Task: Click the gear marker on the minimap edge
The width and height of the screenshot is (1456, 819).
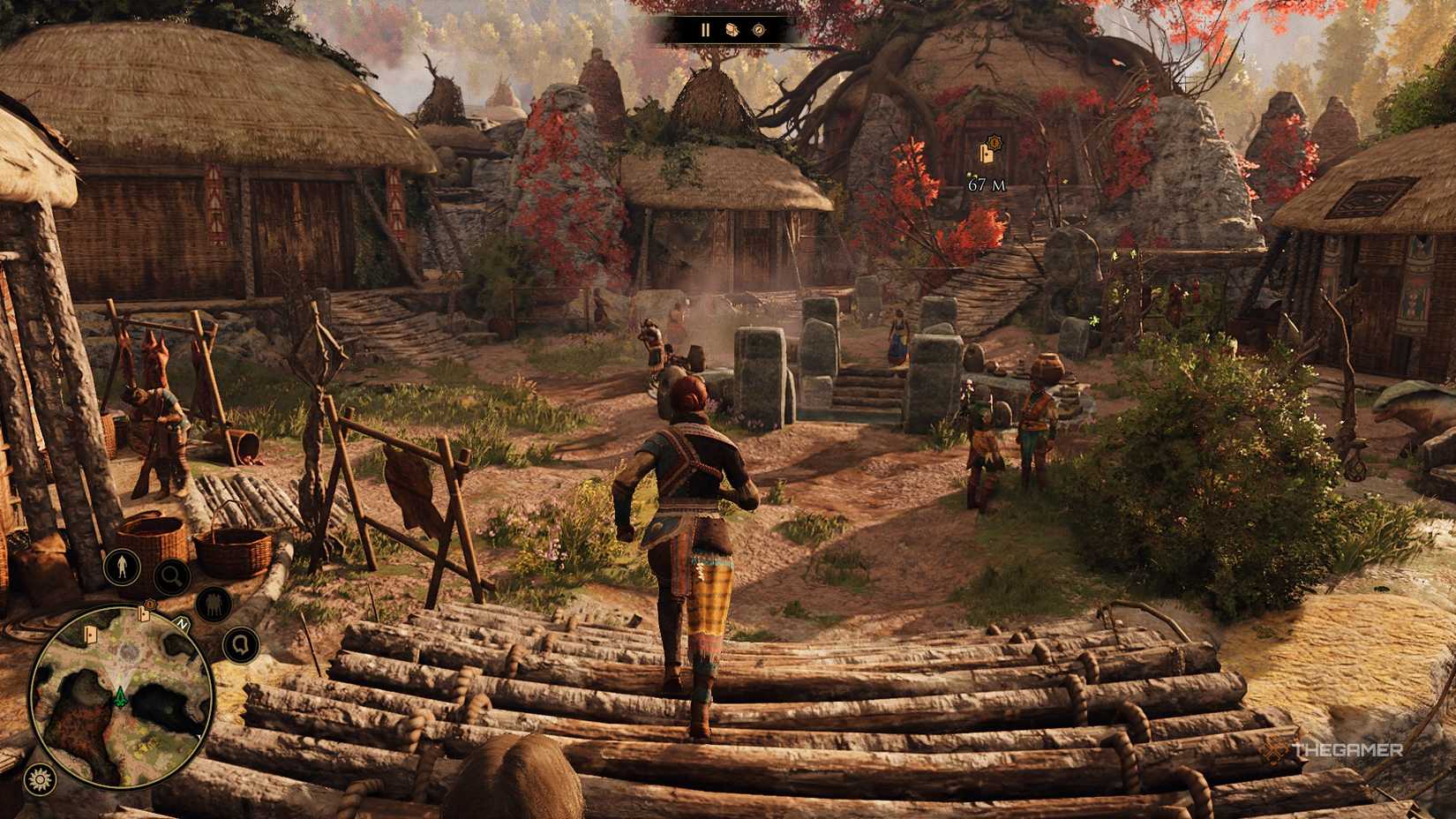Action: click(x=149, y=604)
